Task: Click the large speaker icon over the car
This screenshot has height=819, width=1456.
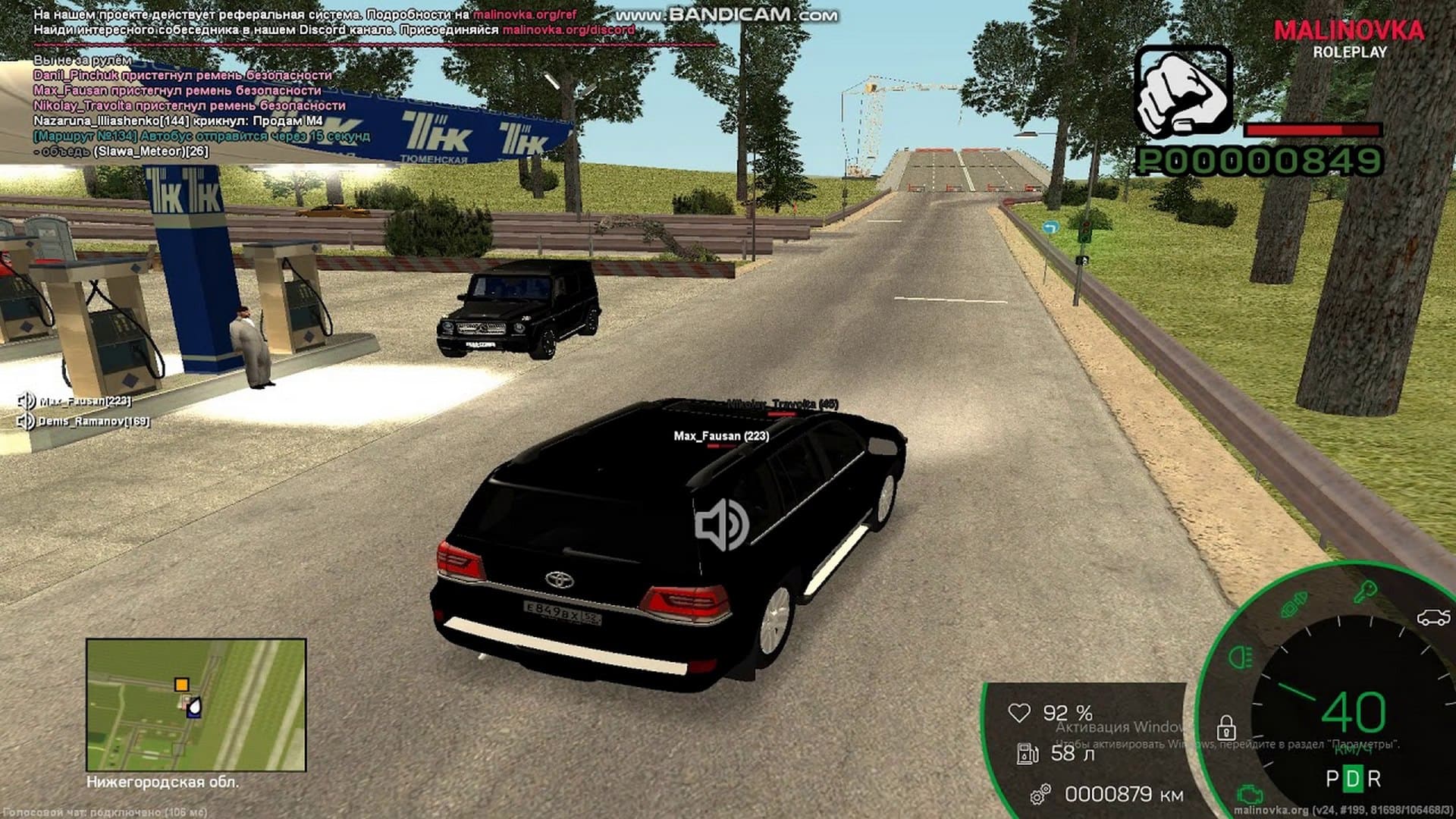Action: point(721,525)
